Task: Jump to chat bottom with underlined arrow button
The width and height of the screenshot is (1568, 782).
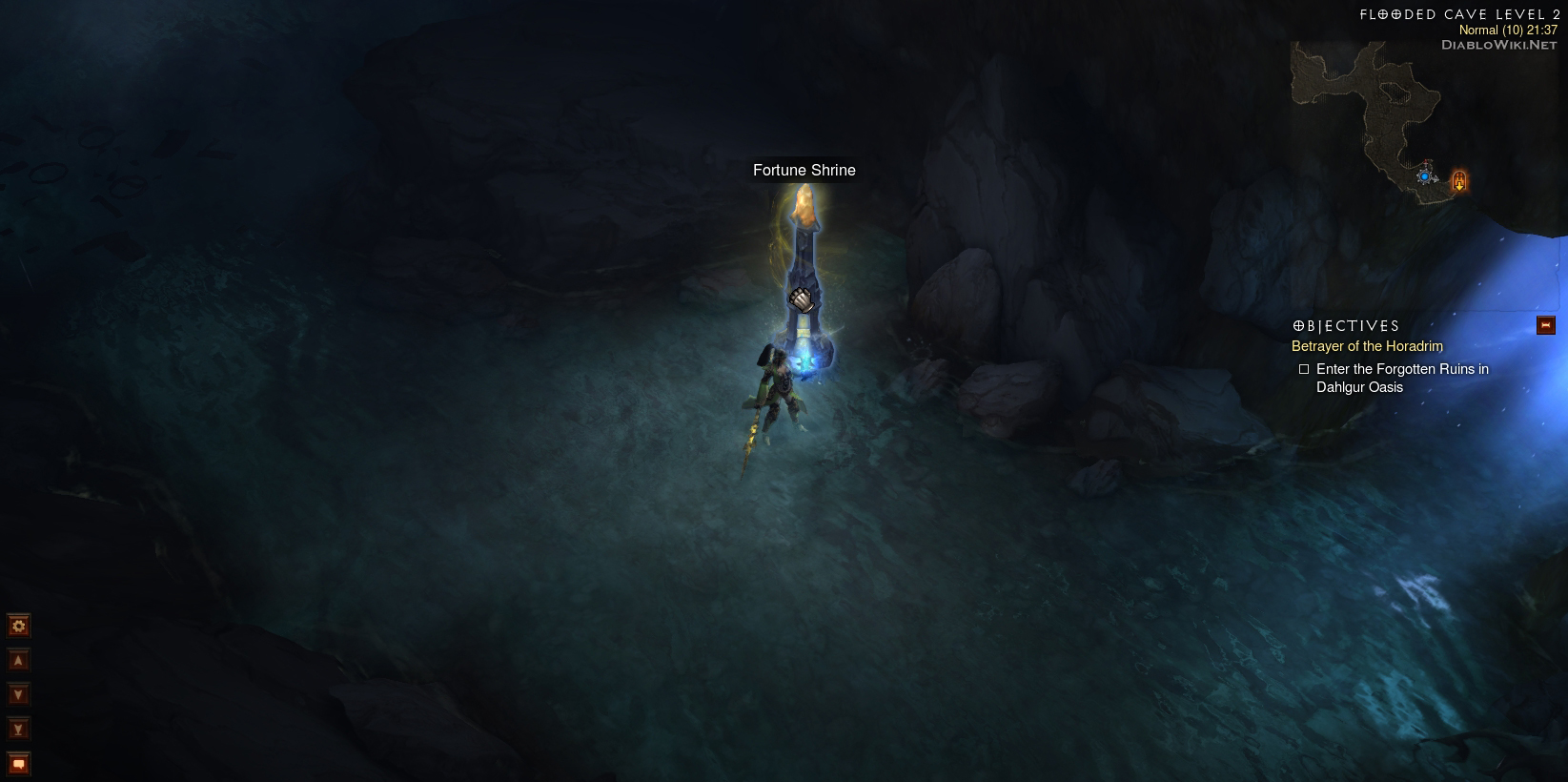Action: coord(18,730)
